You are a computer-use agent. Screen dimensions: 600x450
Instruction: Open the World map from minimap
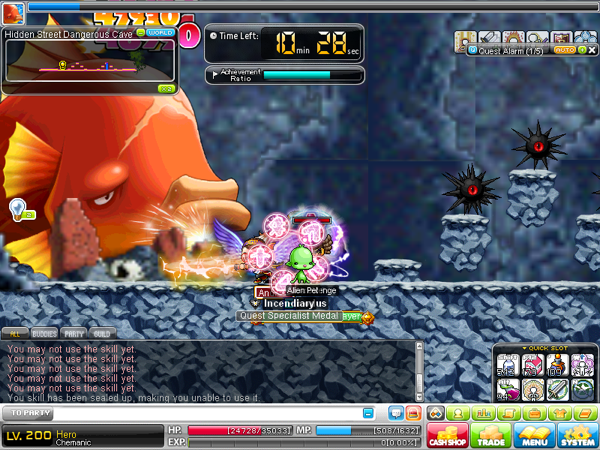click(x=160, y=32)
